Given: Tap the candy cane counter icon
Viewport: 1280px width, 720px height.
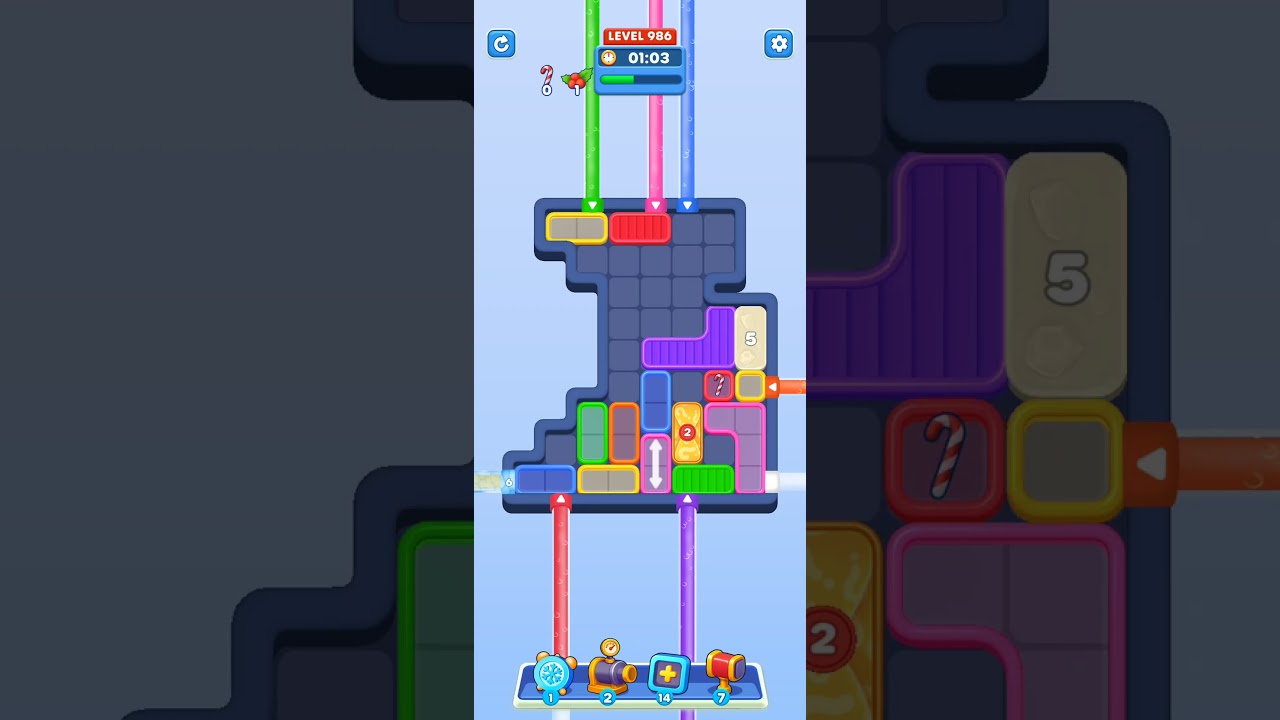Looking at the screenshot, I should pos(545,78).
